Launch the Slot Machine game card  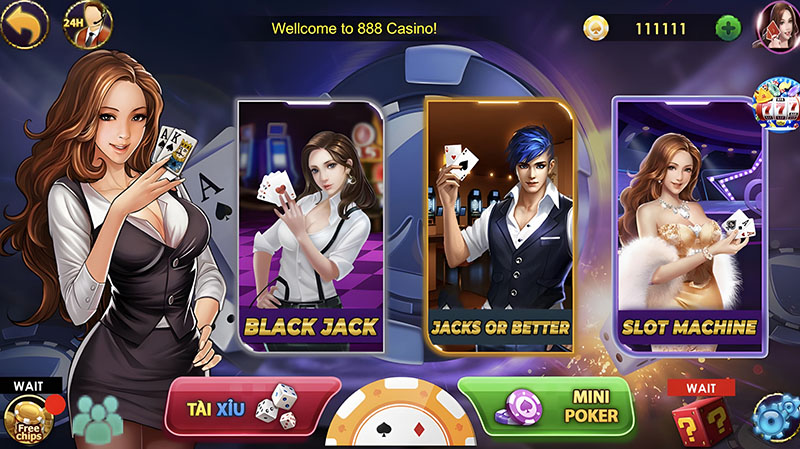[x=689, y=225]
